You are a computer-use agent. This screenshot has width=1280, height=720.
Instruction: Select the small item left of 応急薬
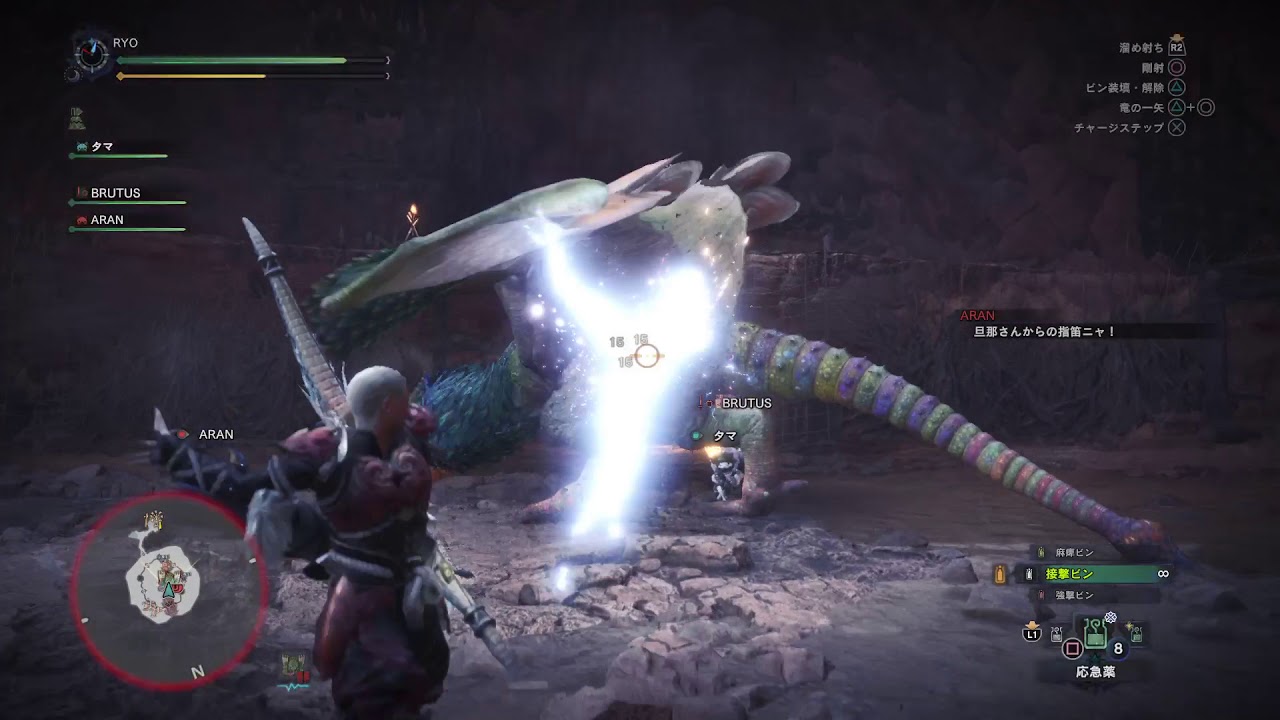pyautogui.click(x=1057, y=634)
